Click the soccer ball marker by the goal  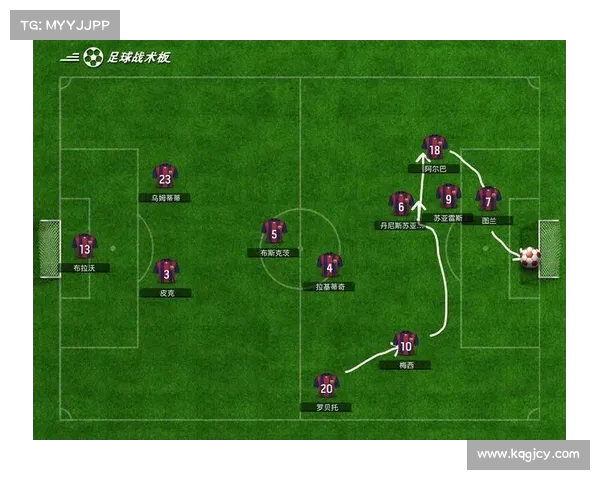click(x=529, y=258)
